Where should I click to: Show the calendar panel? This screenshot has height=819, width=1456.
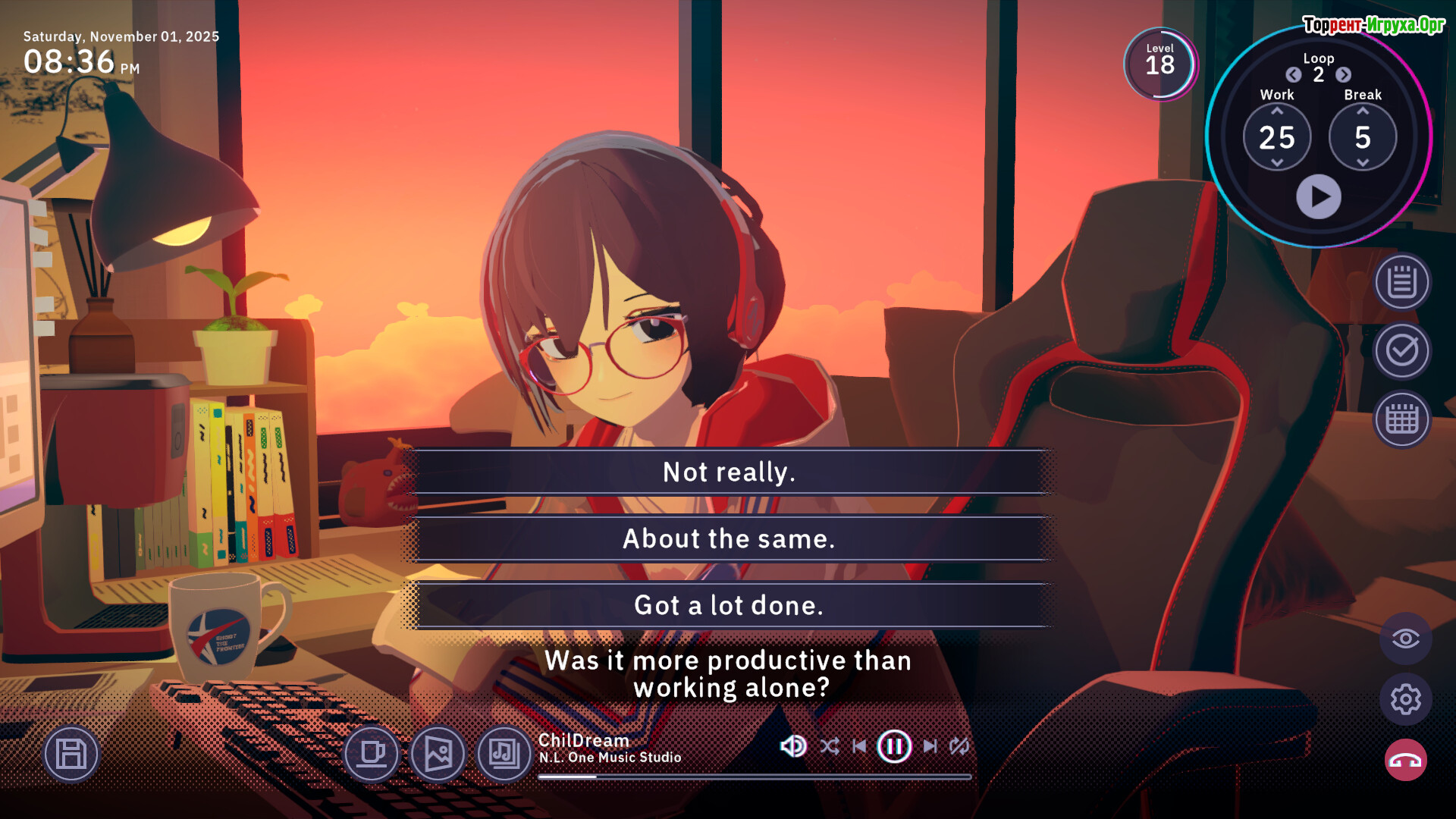point(1402,419)
